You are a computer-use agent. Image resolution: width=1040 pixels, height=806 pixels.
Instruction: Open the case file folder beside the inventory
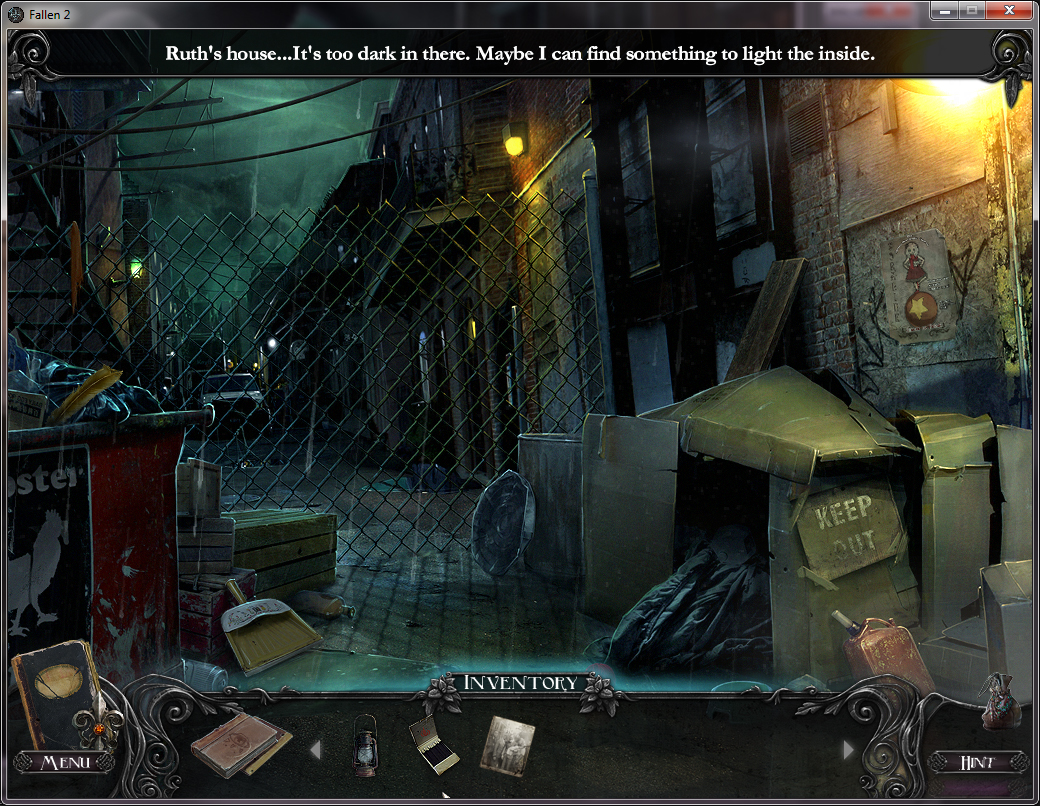coord(240,745)
